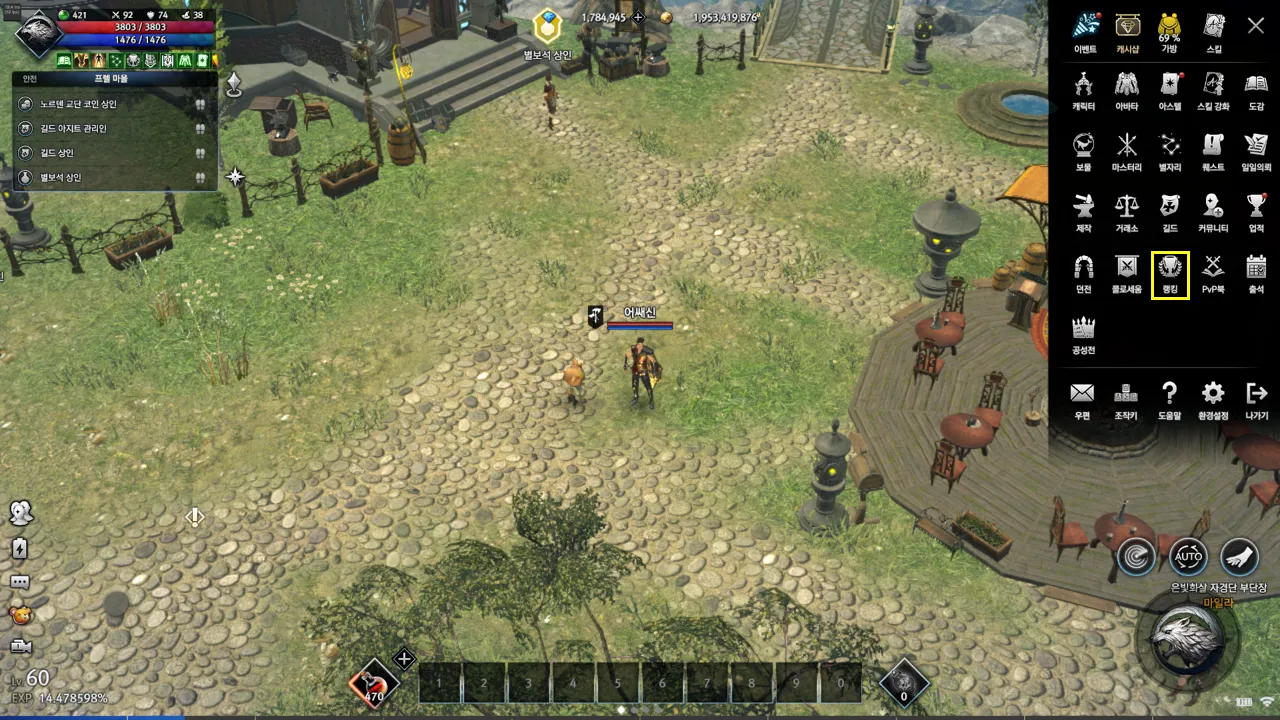Open the 길드 guild menu
This screenshot has width=1280, height=720.
pos(1169,211)
